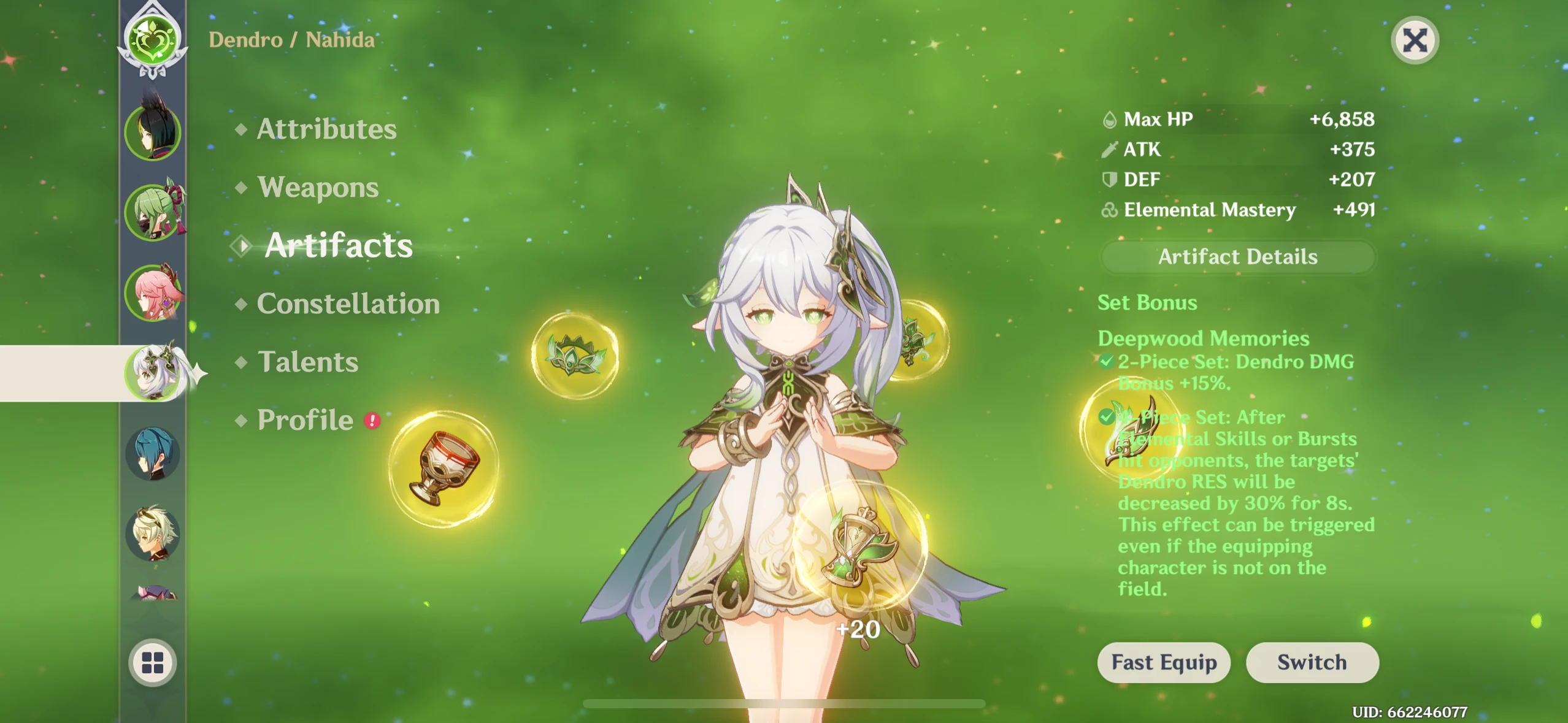The image size is (1568, 723).
Task: Open Artifact Details
Action: (1237, 256)
